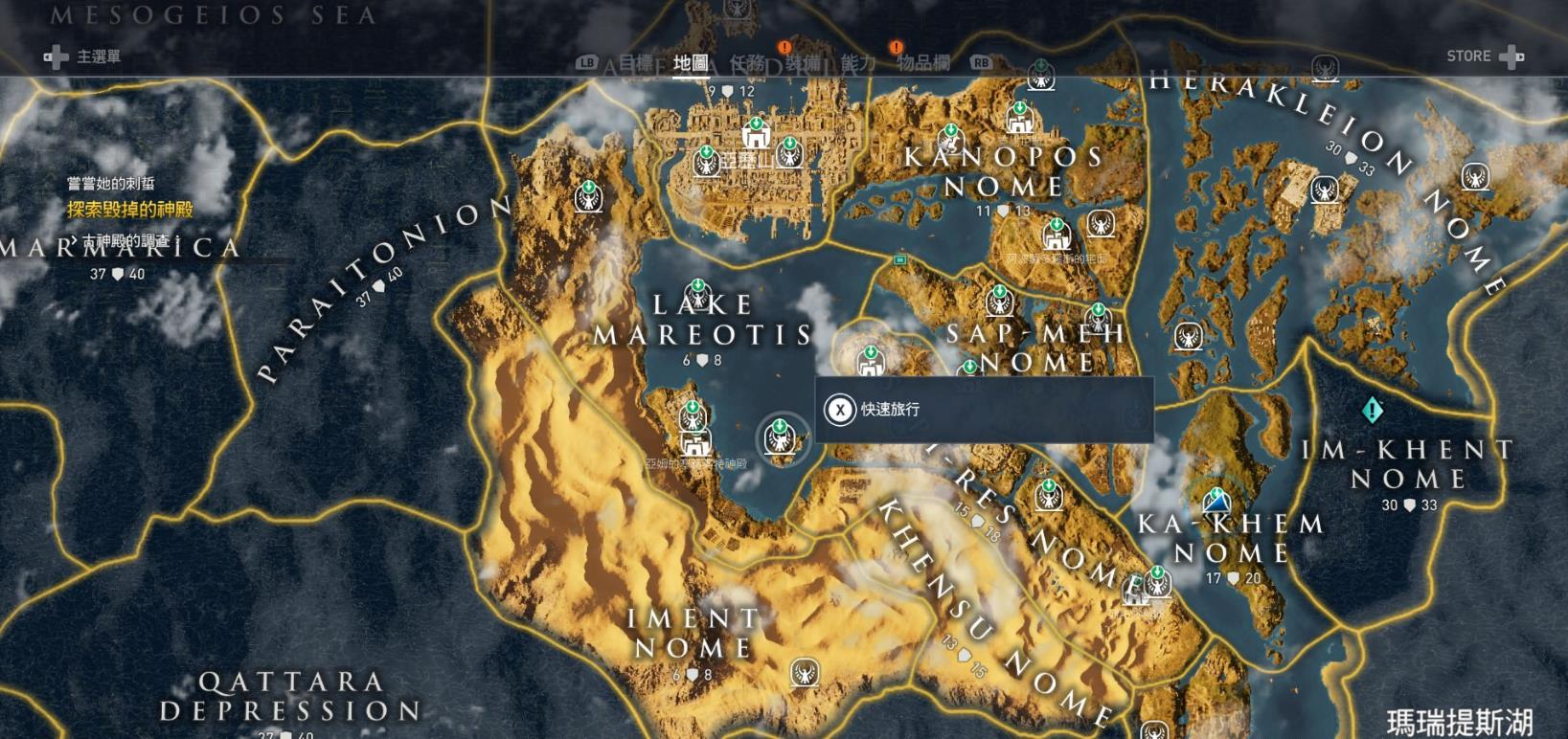Select the viewpoint marker below Iment Nome label
This screenshot has width=1568, height=739.
click(x=805, y=672)
